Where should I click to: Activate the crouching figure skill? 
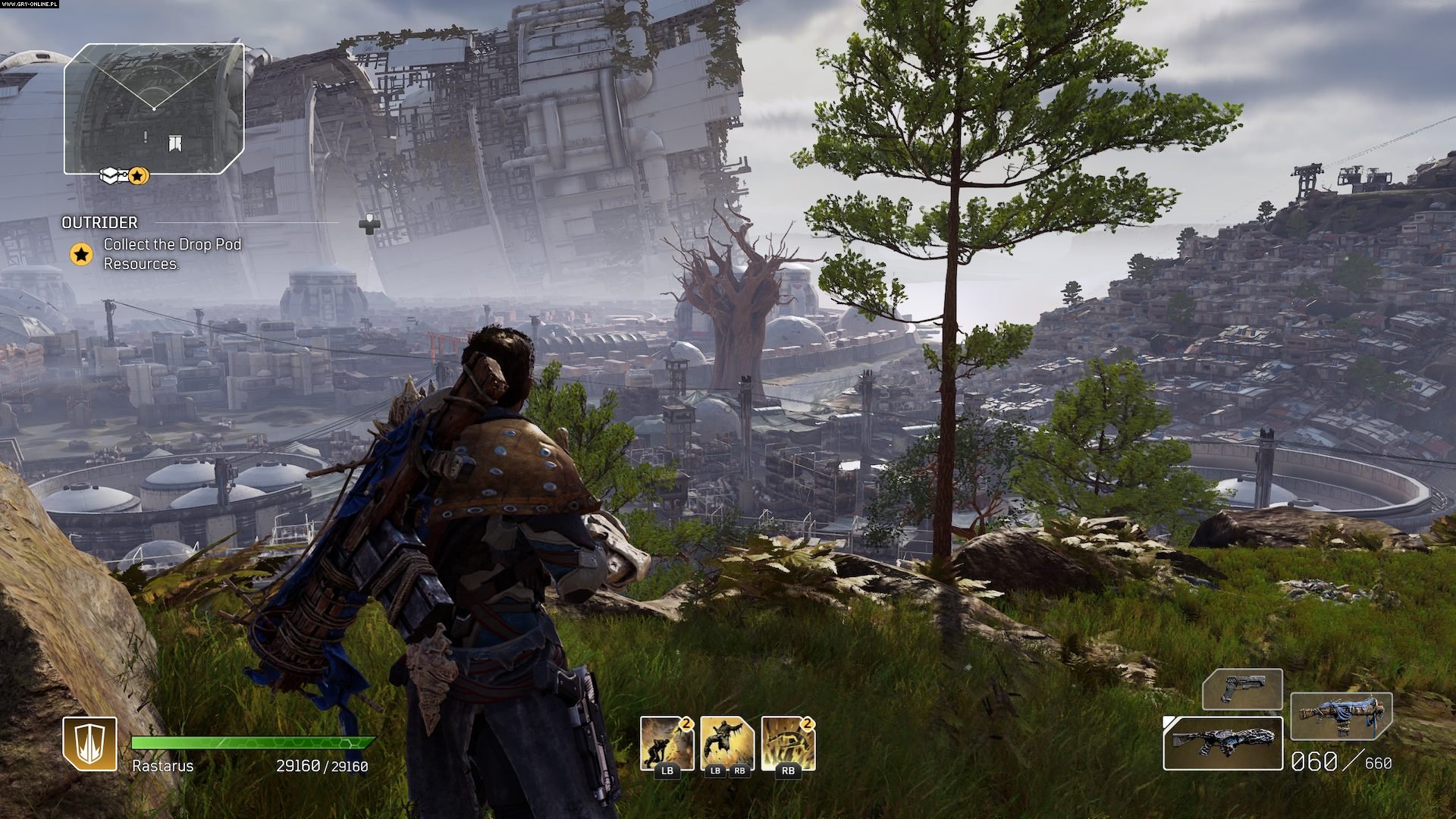(x=667, y=744)
